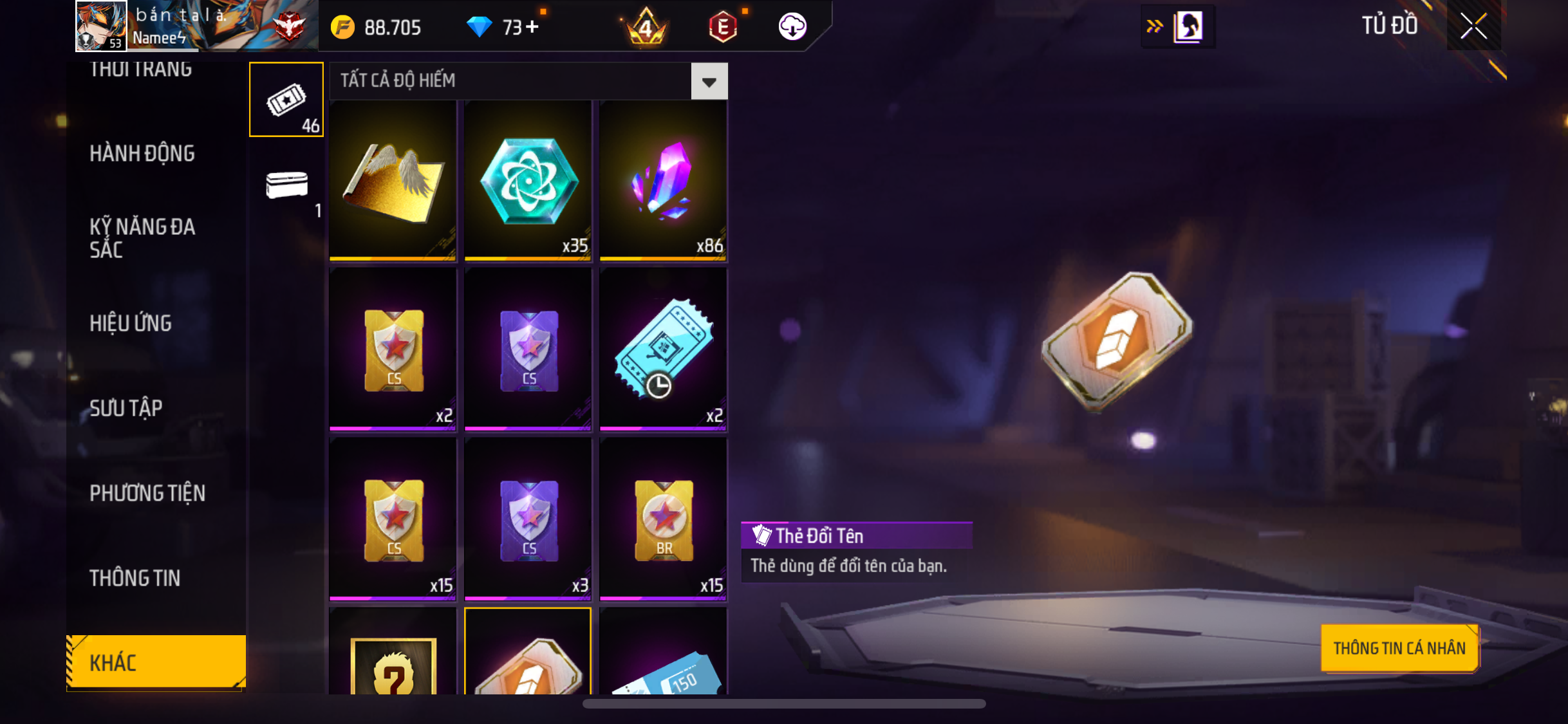Select the ticket sub-tab with 46 items

click(286, 100)
